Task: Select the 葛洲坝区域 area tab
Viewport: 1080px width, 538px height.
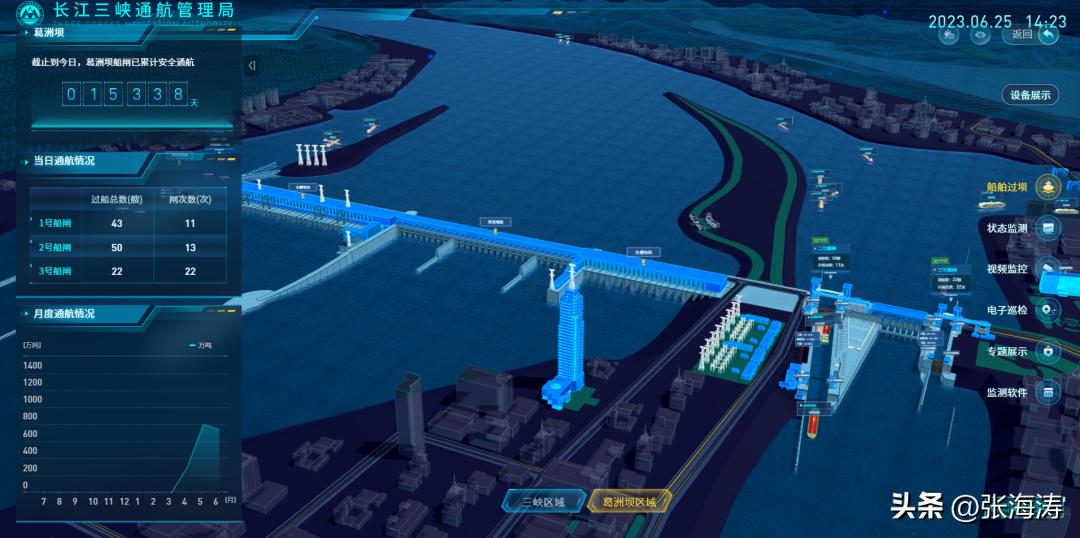Action: click(630, 502)
